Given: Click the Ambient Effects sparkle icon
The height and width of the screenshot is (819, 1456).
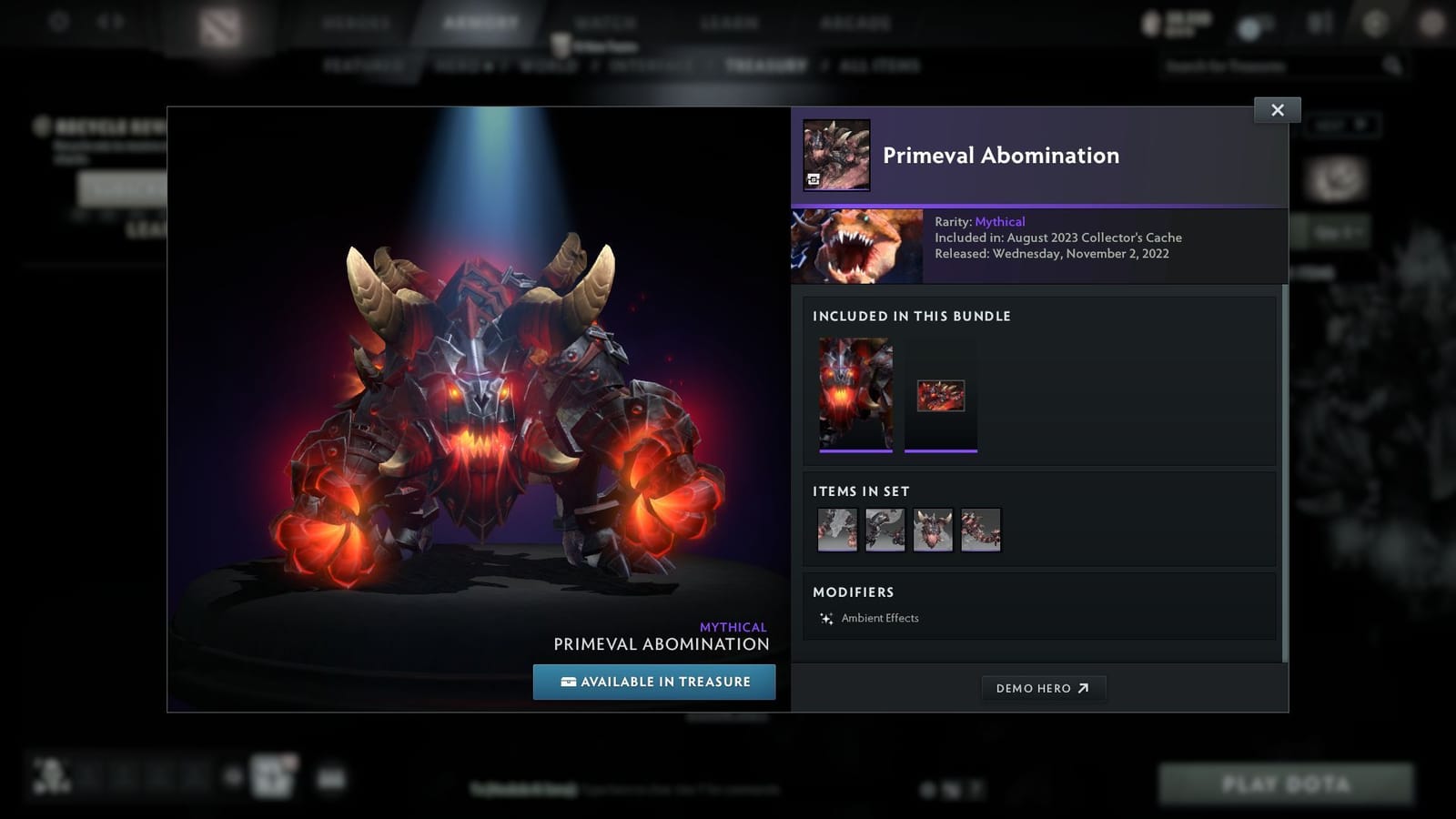Looking at the screenshot, I should pos(825,618).
